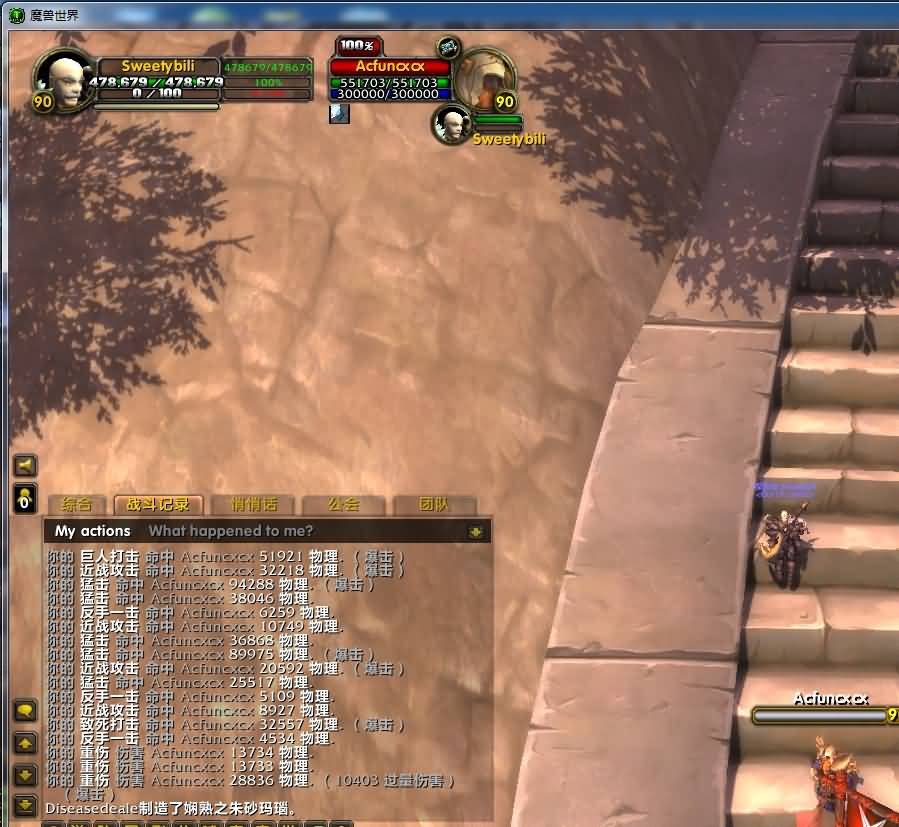Switch to the 公会 guild tab
899x827 pixels.
coord(343,505)
